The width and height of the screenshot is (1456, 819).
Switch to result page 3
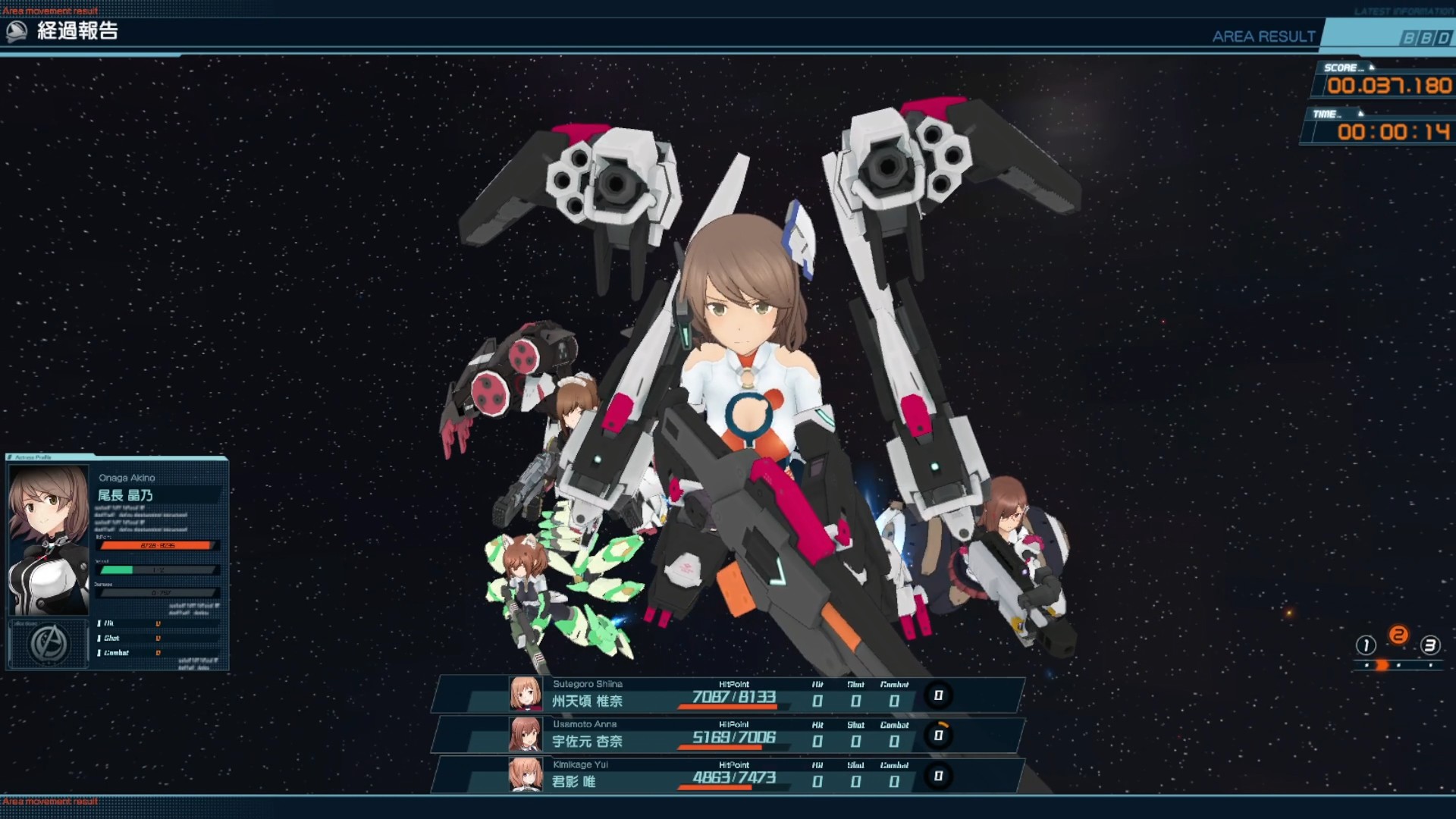1429,645
